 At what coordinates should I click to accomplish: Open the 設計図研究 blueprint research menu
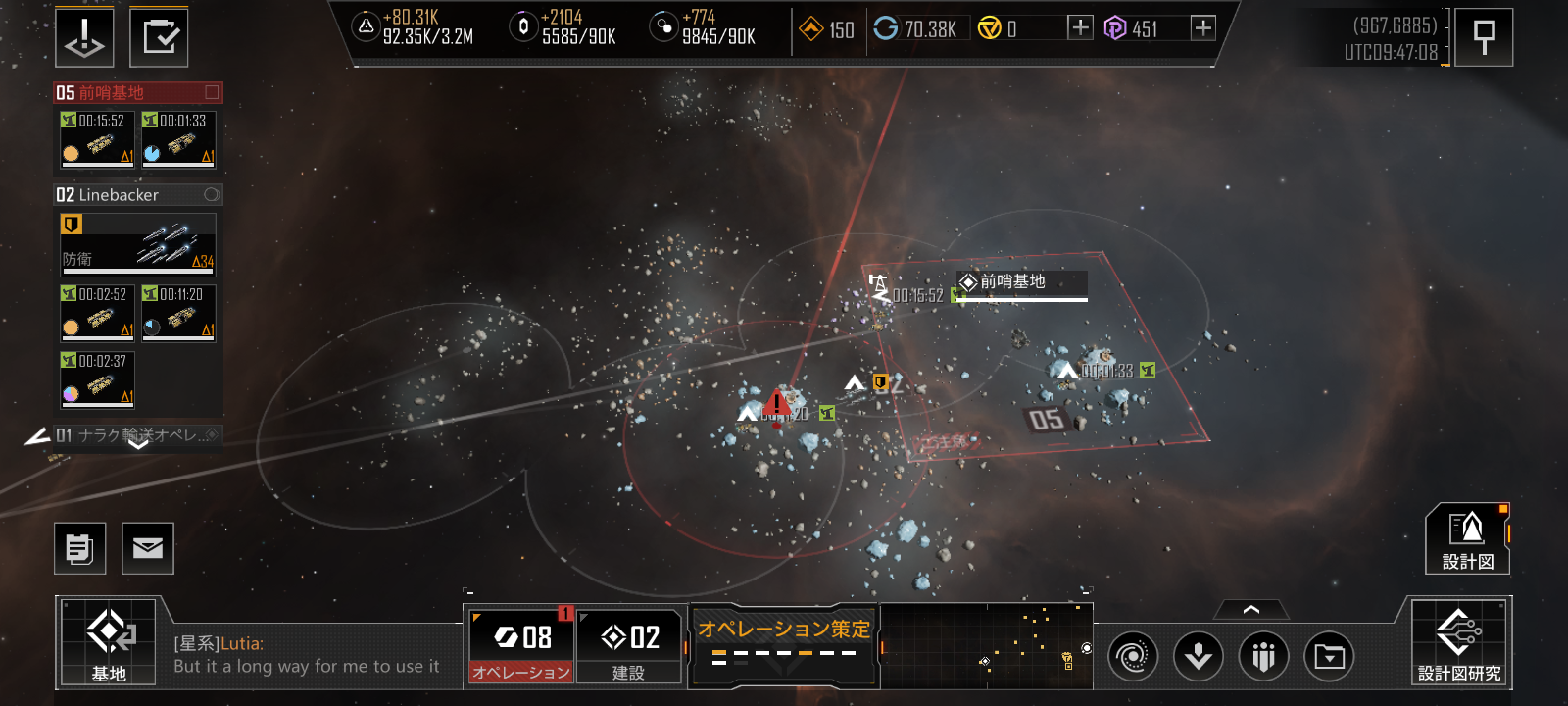point(1459,642)
